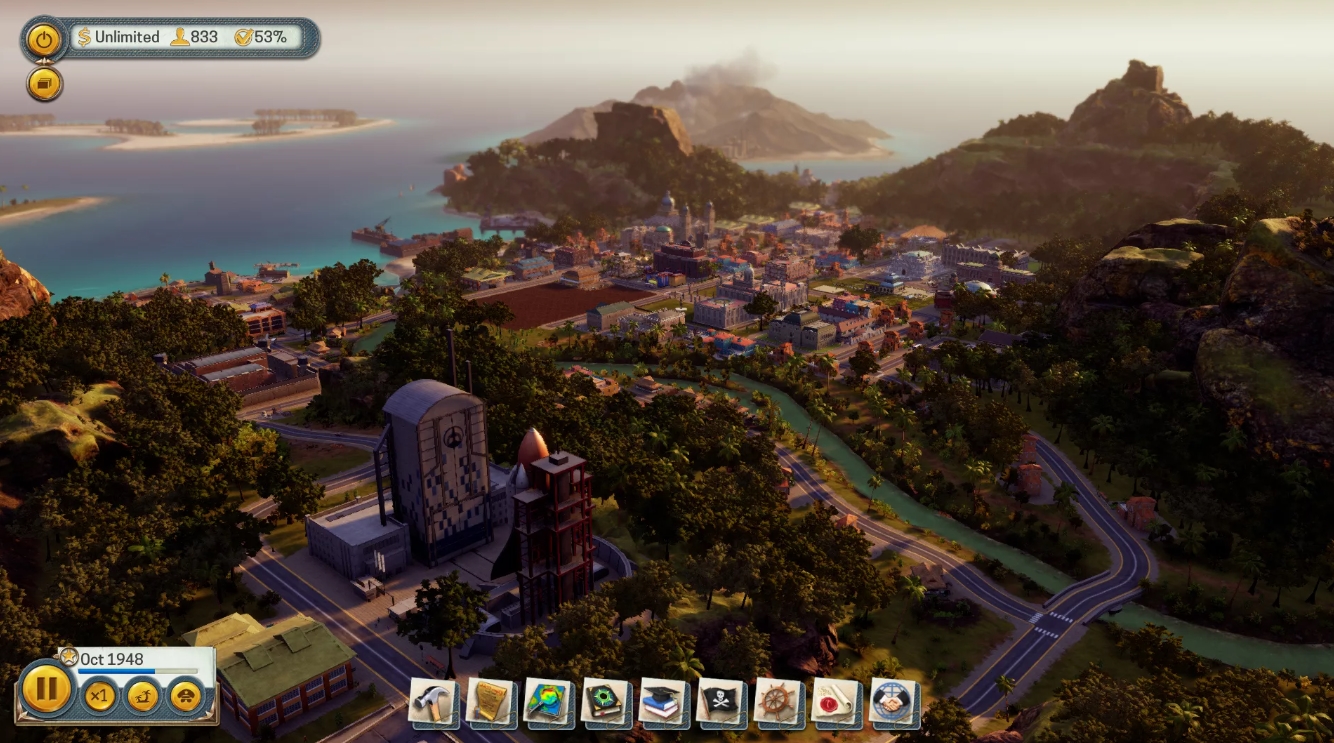Viewport: 1334px width, 743px height.
Task: Open the Construction menu with the hammer icon
Action: tap(432, 704)
